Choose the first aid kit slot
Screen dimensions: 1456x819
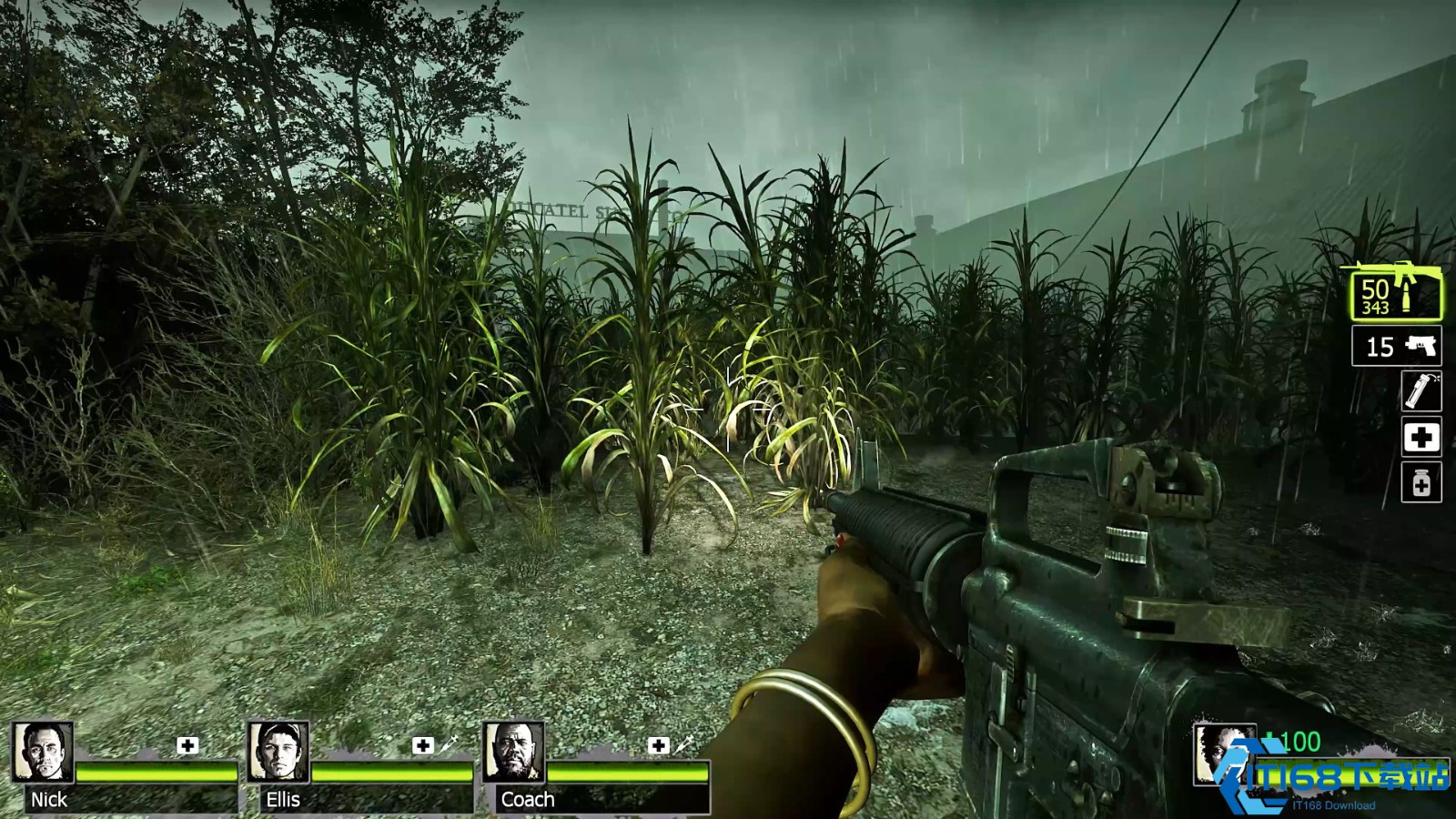coord(1421,438)
